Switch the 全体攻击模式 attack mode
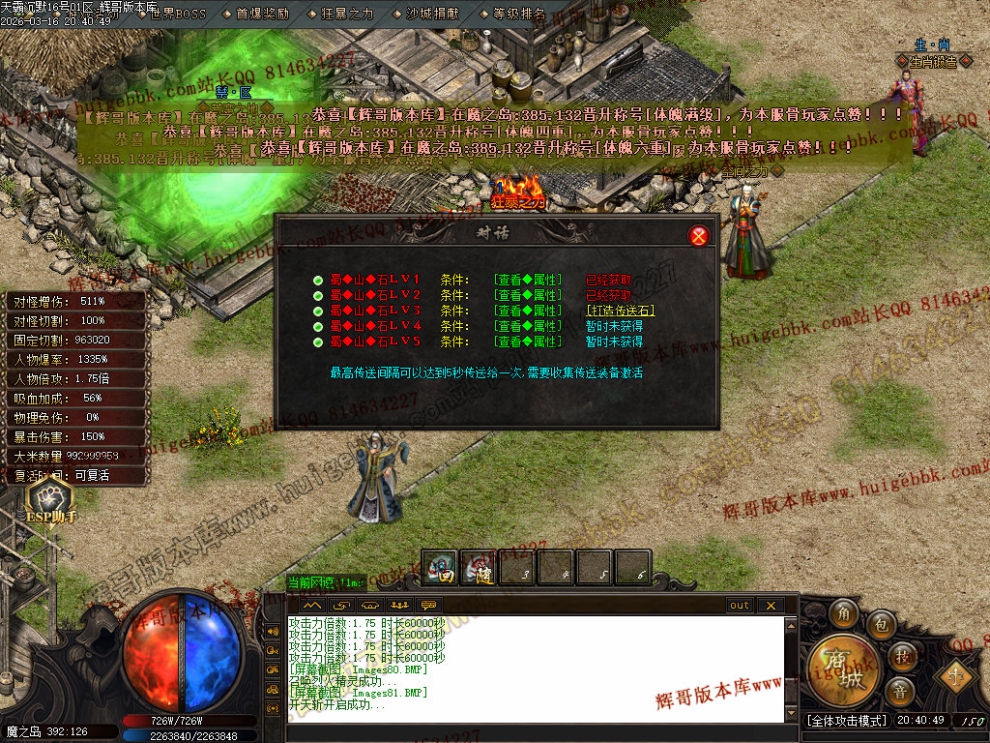Image resolution: width=990 pixels, height=743 pixels. click(846, 720)
